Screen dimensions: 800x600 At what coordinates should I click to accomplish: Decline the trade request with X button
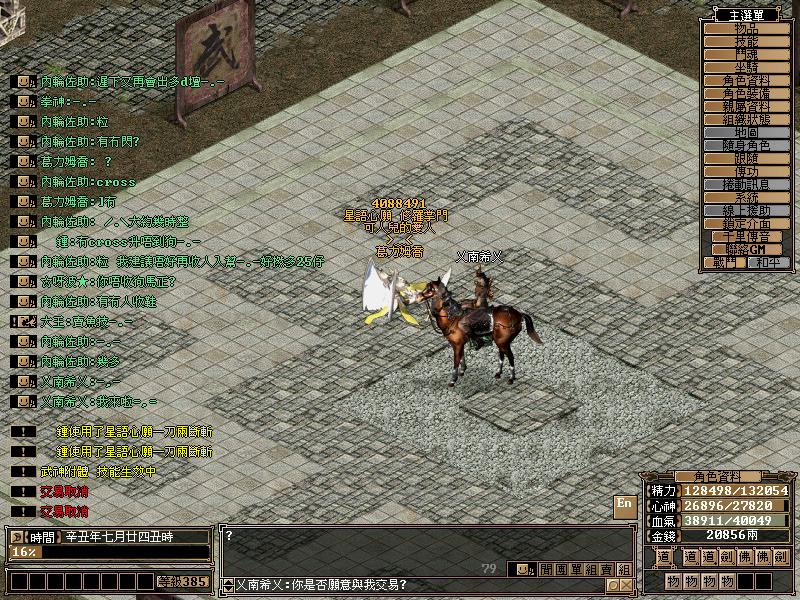click(626, 585)
